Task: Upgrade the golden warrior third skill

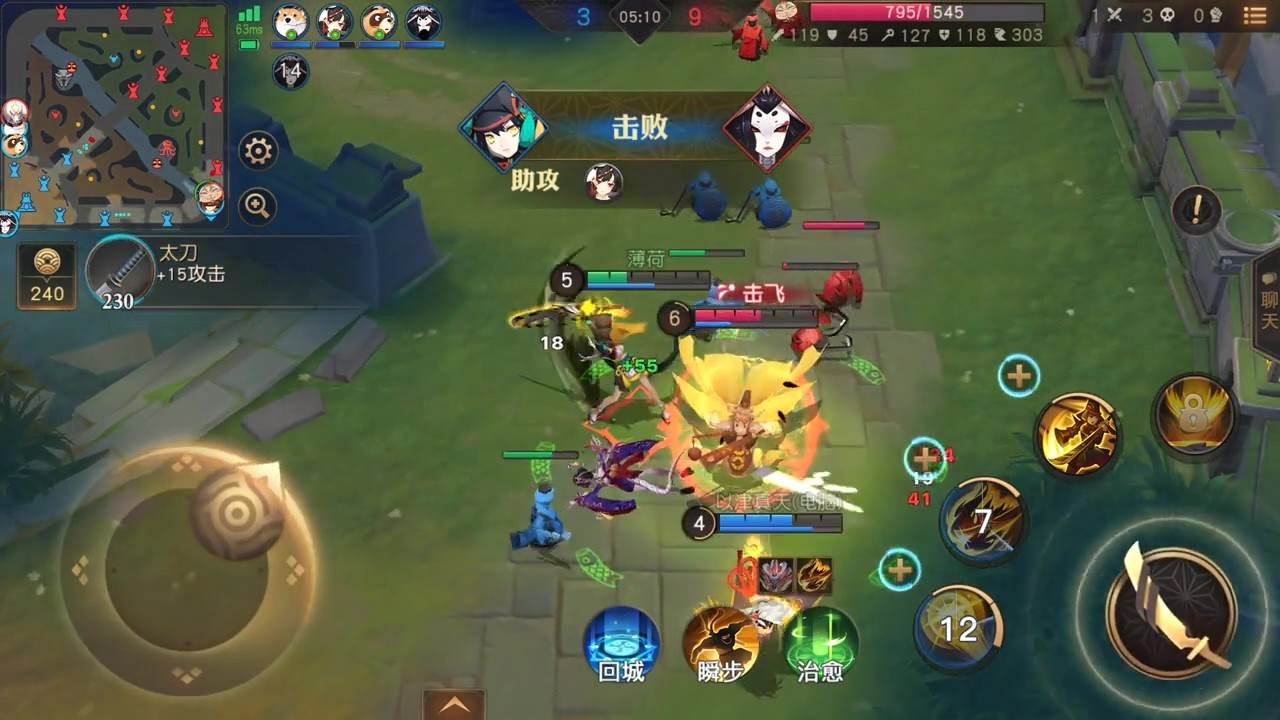Action: point(1018,376)
